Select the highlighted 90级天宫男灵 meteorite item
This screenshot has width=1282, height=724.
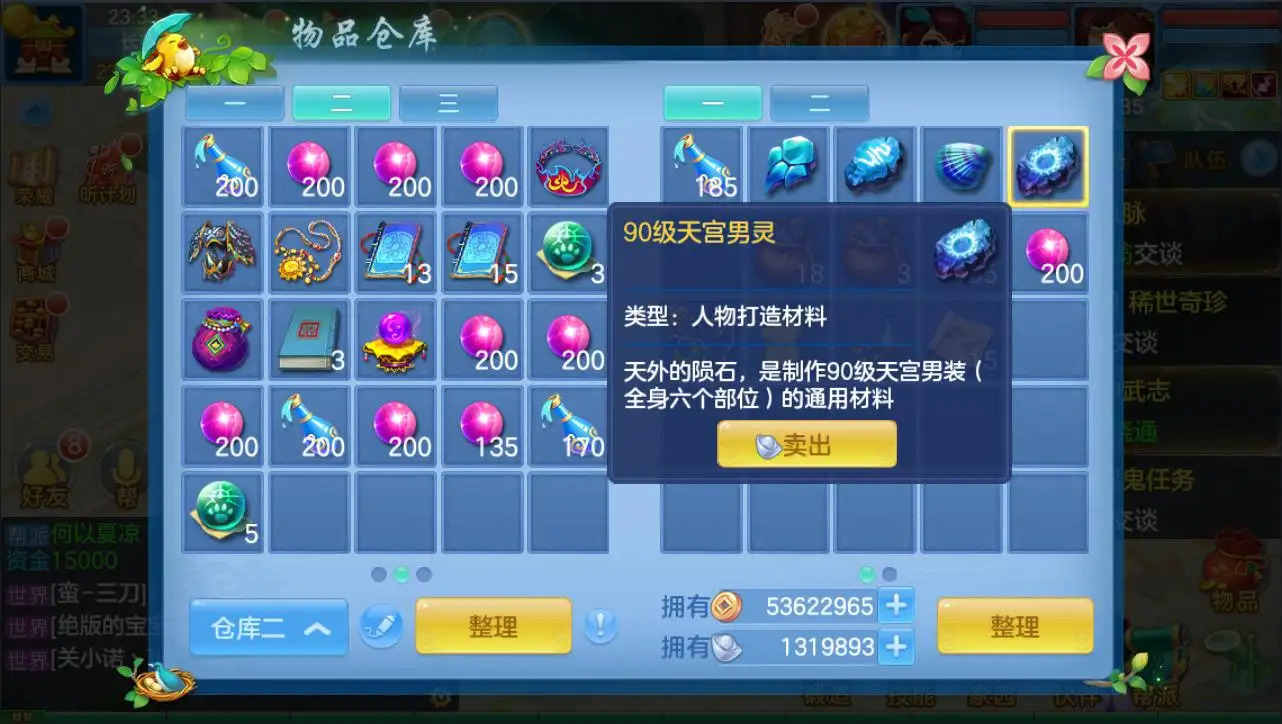[x=1048, y=164]
